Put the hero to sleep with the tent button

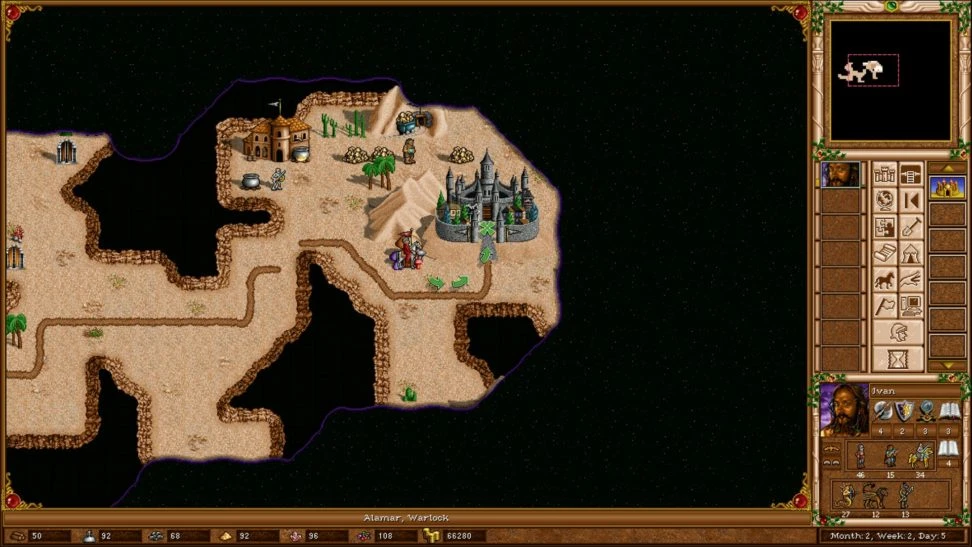[x=910, y=253]
